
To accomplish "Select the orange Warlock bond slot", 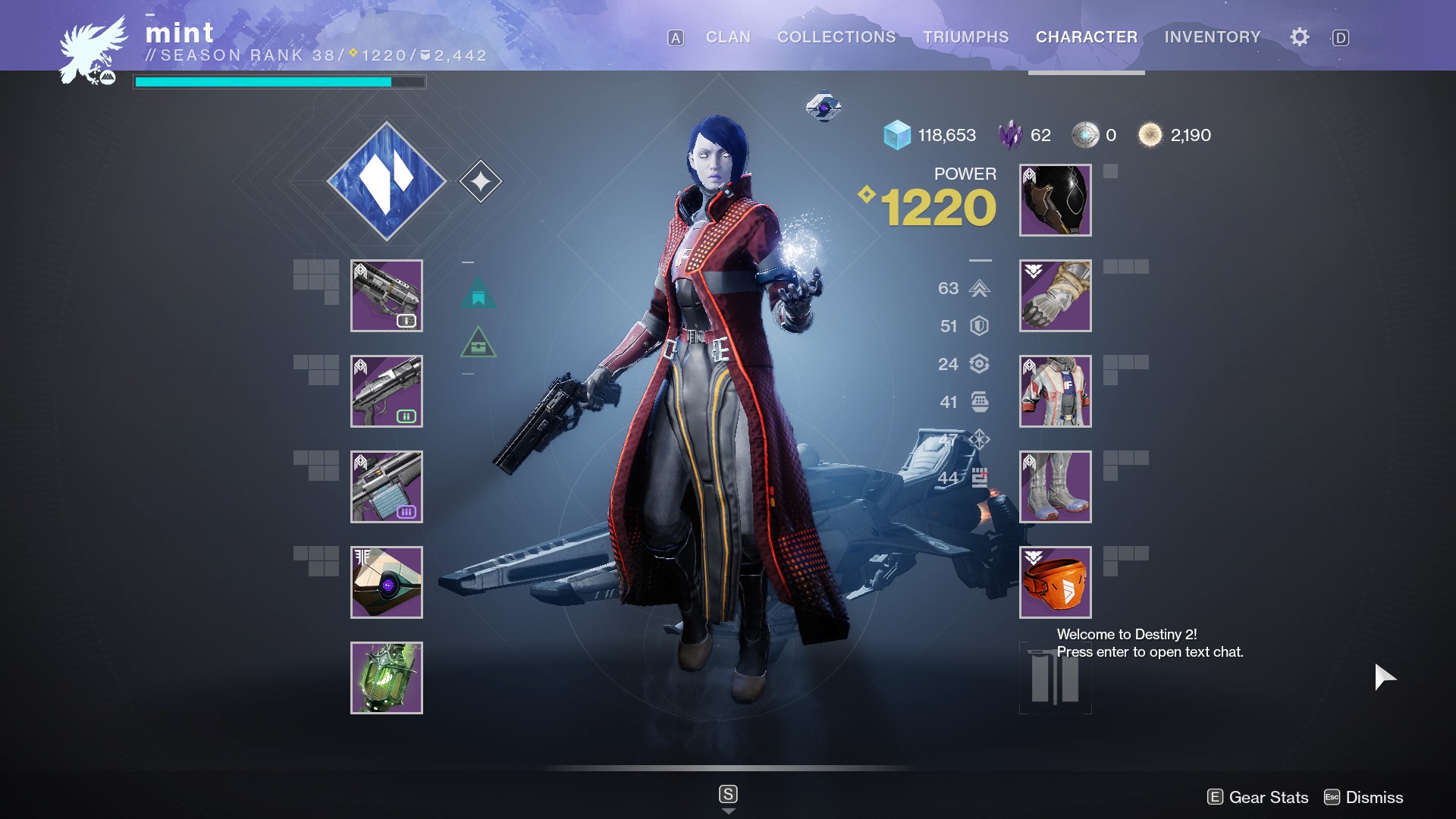I will [1055, 582].
